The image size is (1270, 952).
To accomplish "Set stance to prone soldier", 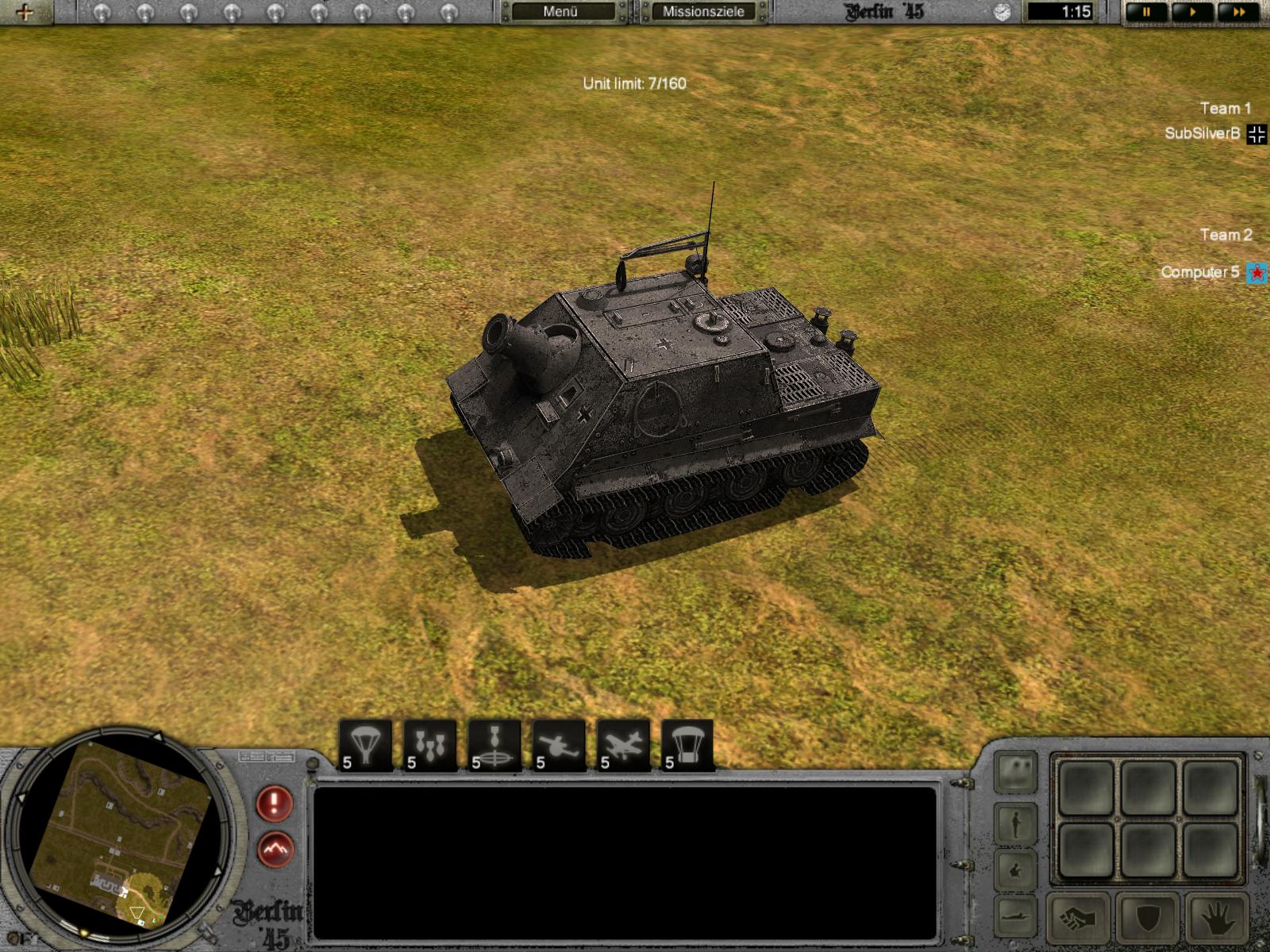I will (1017, 912).
